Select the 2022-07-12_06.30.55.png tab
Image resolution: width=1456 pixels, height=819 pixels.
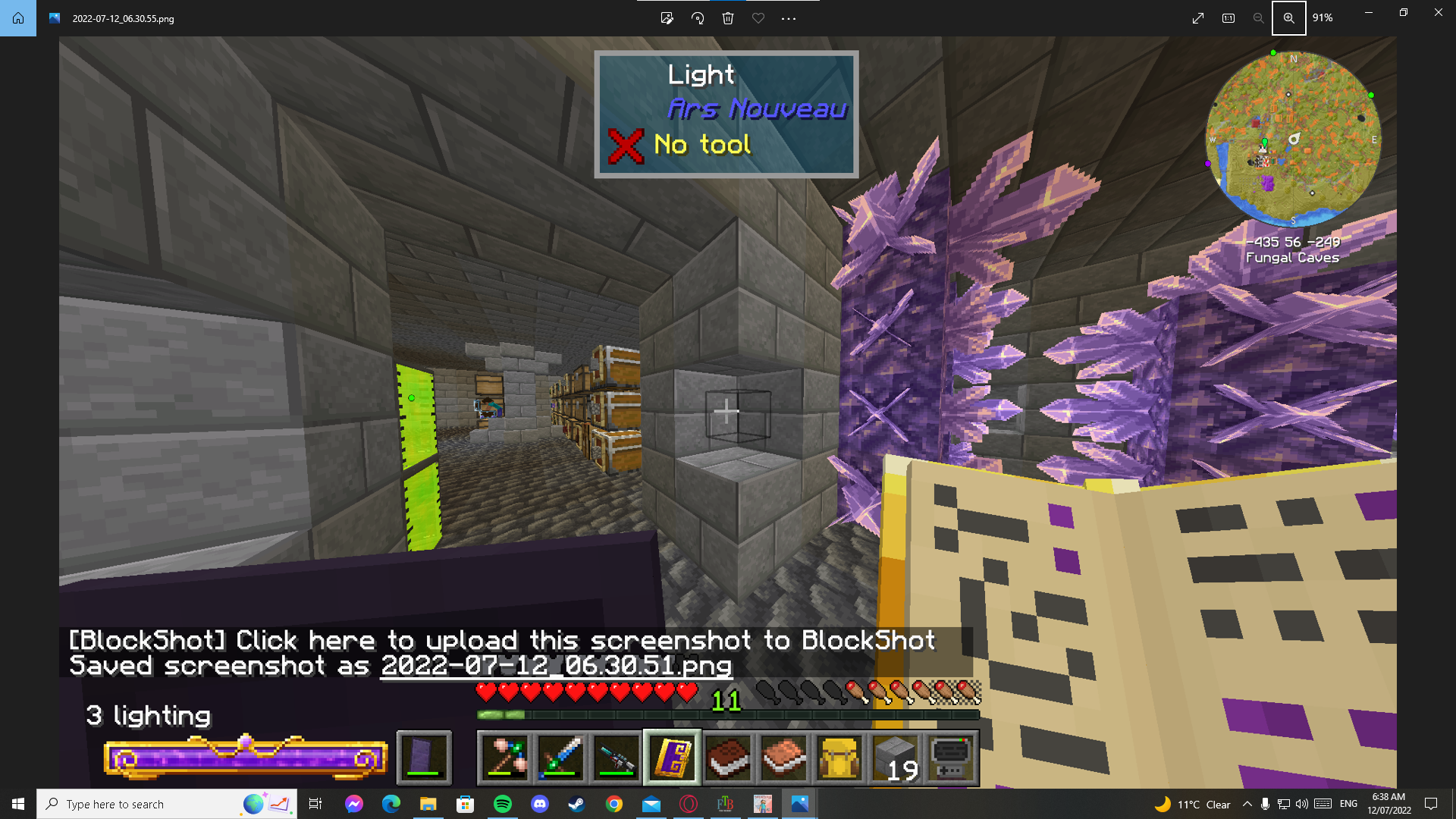pyautogui.click(x=121, y=18)
